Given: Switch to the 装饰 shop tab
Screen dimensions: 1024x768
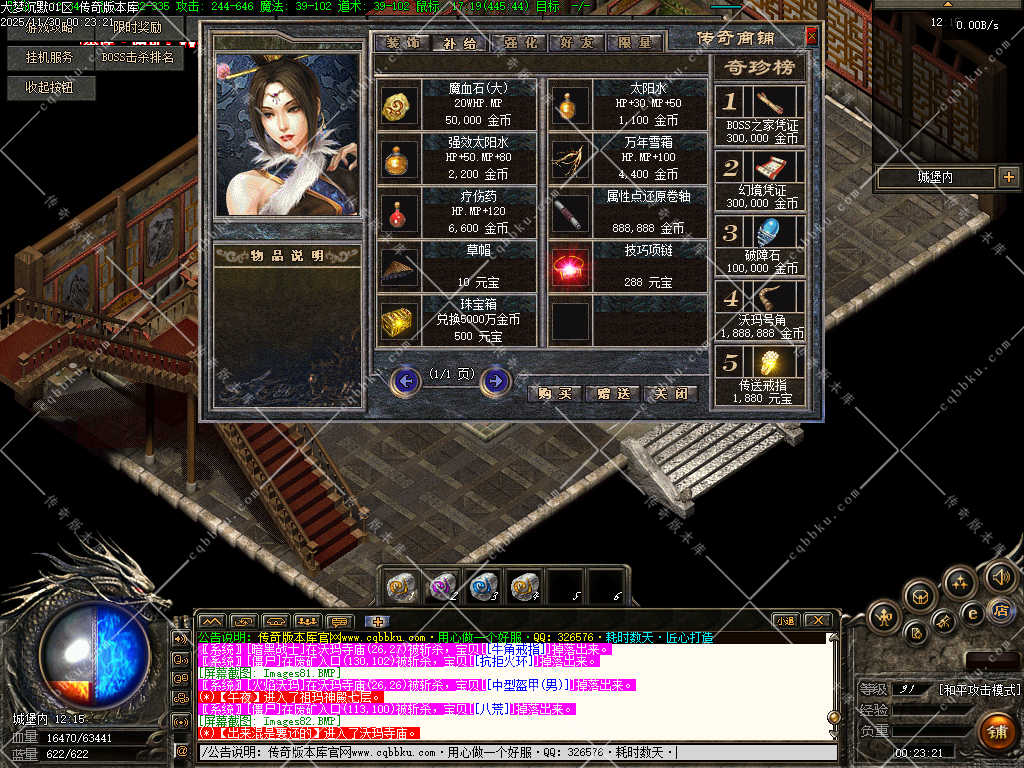Looking at the screenshot, I should pyautogui.click(x=402, y=43).
